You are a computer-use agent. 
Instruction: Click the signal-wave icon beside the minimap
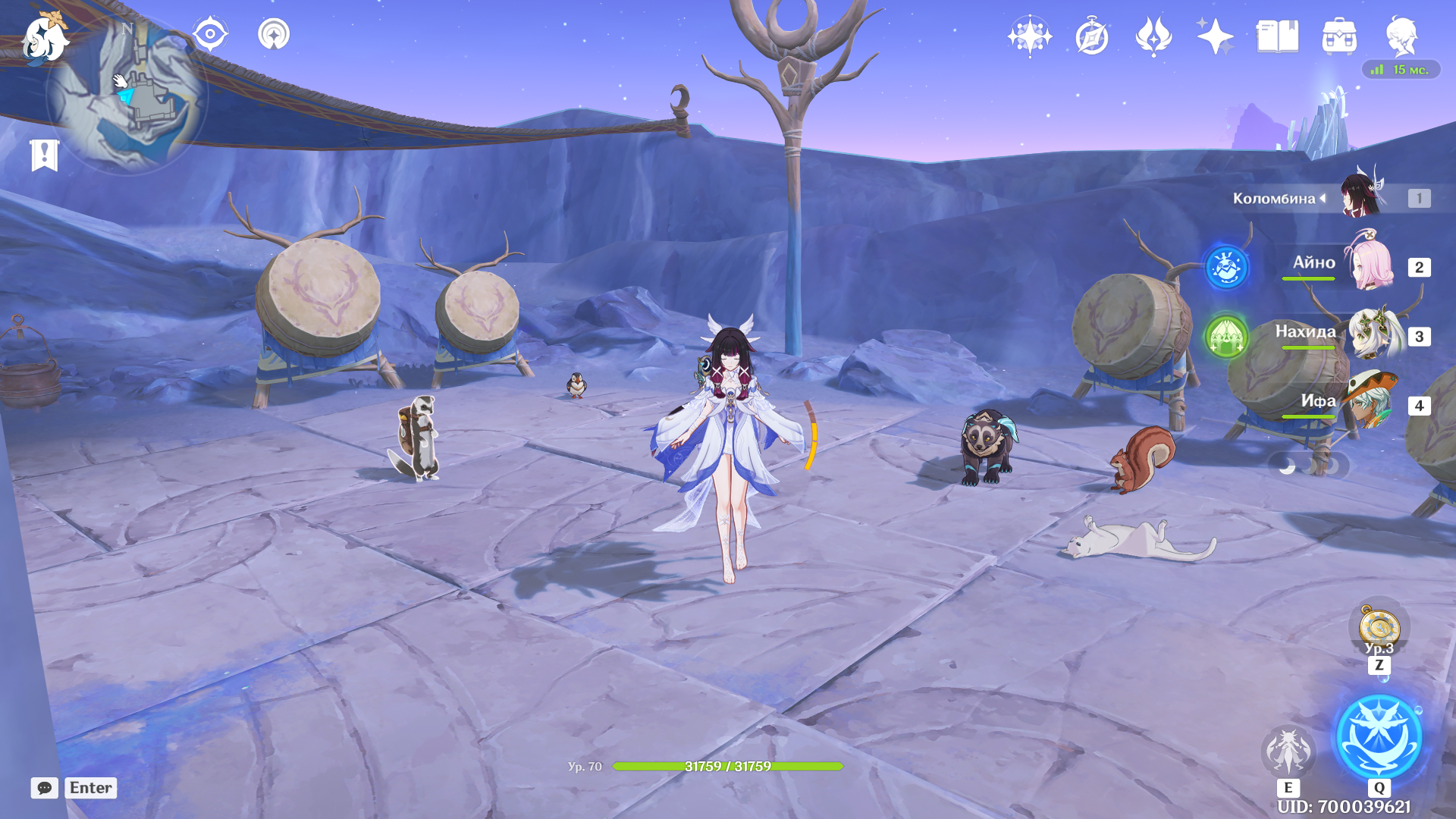click(x=274, y=35)
